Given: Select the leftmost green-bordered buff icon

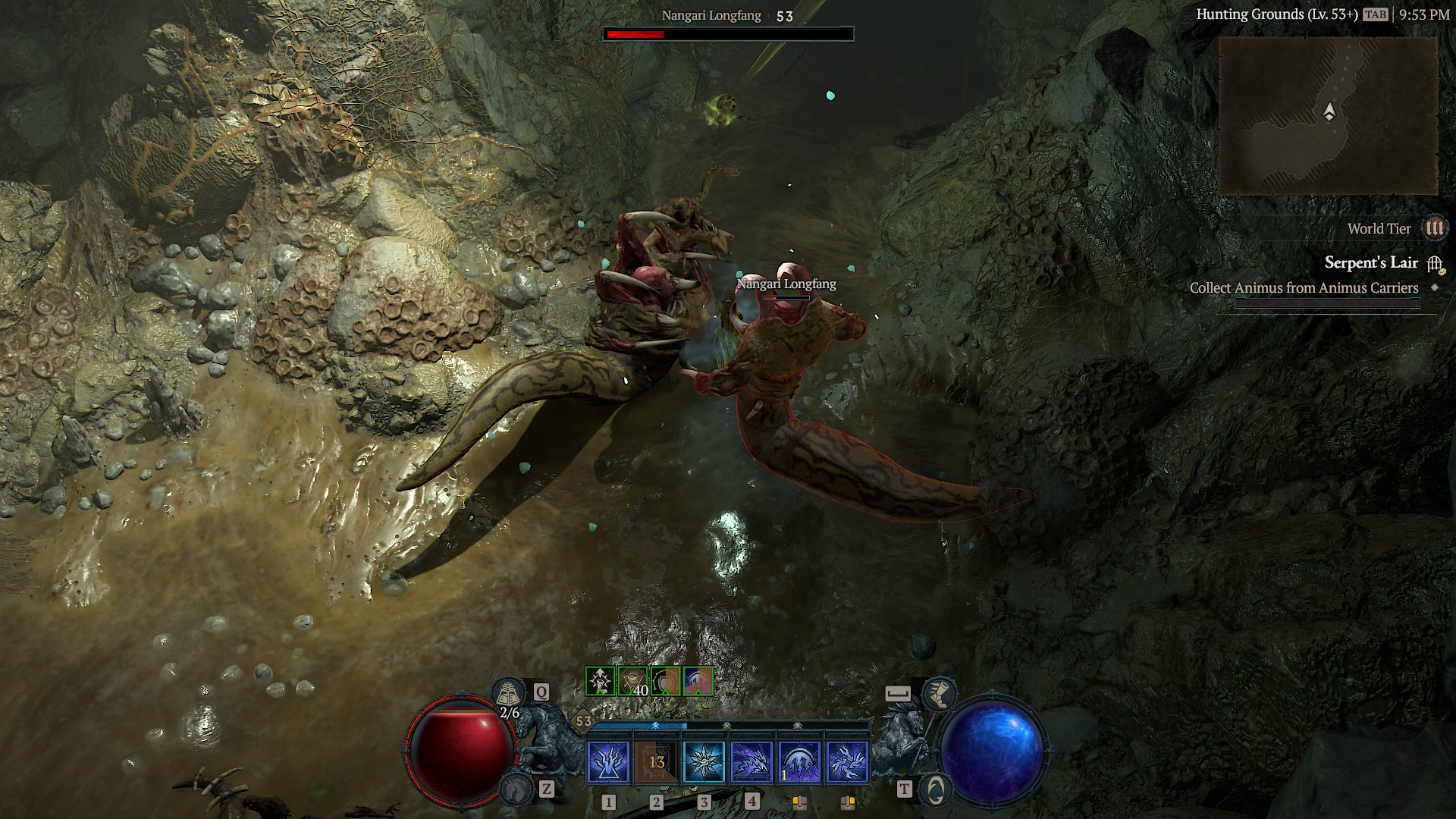Looking at the screenshot, I should [x=598, y=681].
